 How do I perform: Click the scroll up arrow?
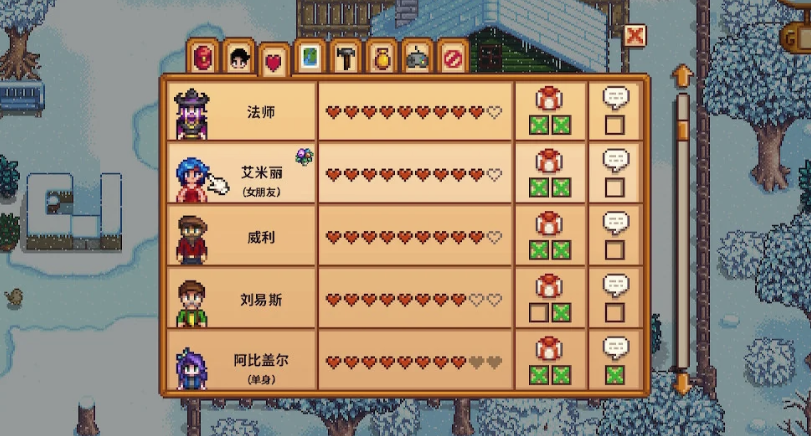tap(683, 76)
